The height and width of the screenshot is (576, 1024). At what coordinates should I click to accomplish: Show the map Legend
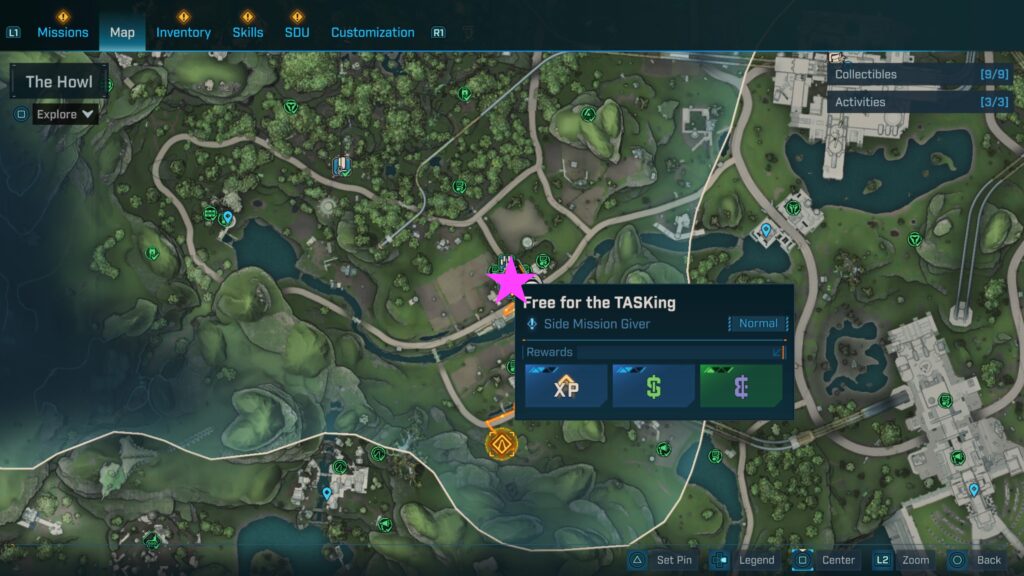(745, 560)
